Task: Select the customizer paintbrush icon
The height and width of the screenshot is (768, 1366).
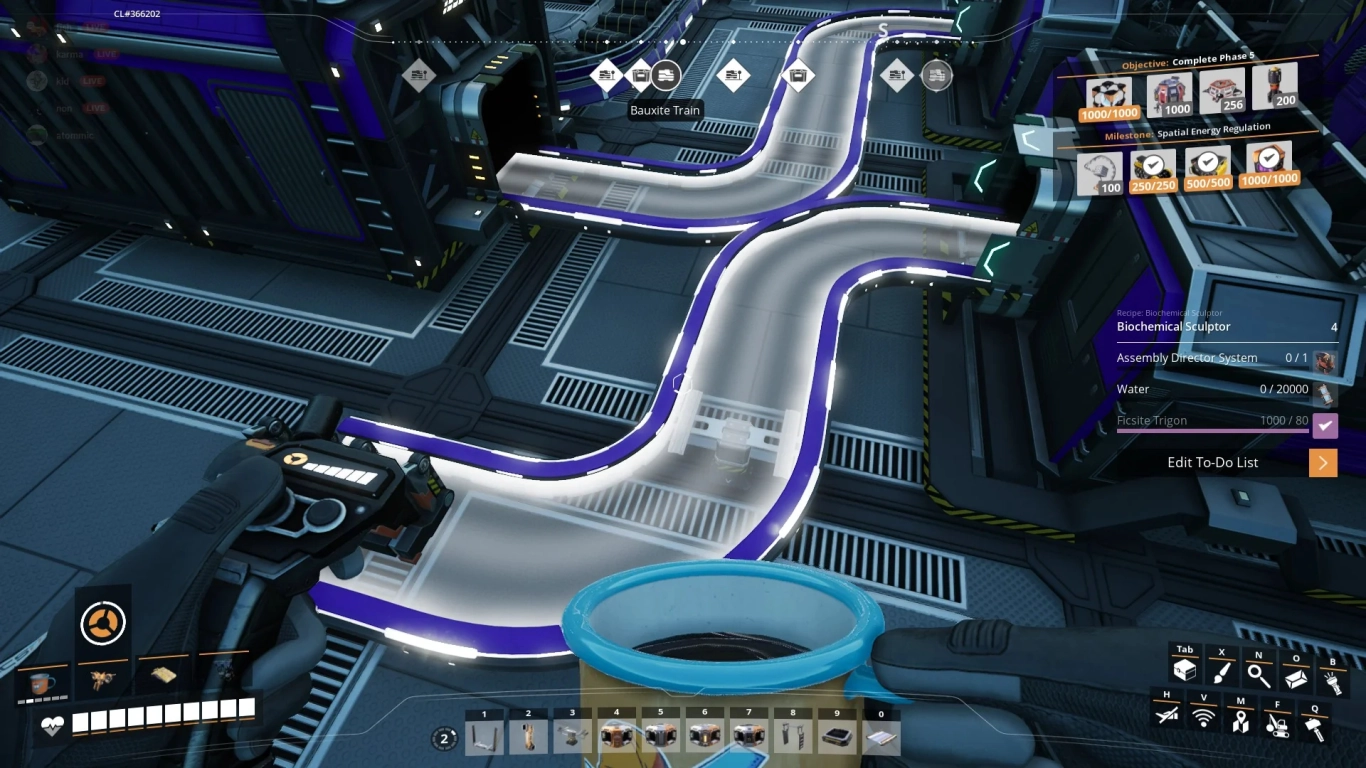Action: point(1222,674)
